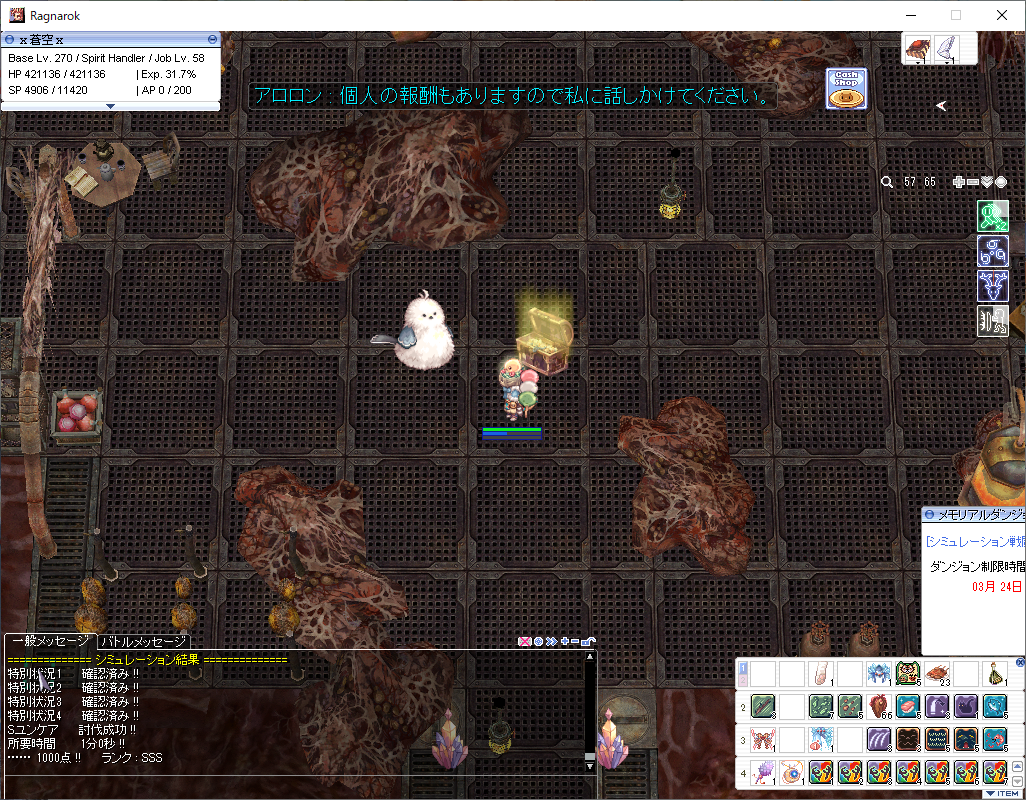Use the butterfly wing item in row 3
Screen dimensions: 1026x800
point(763,741)
